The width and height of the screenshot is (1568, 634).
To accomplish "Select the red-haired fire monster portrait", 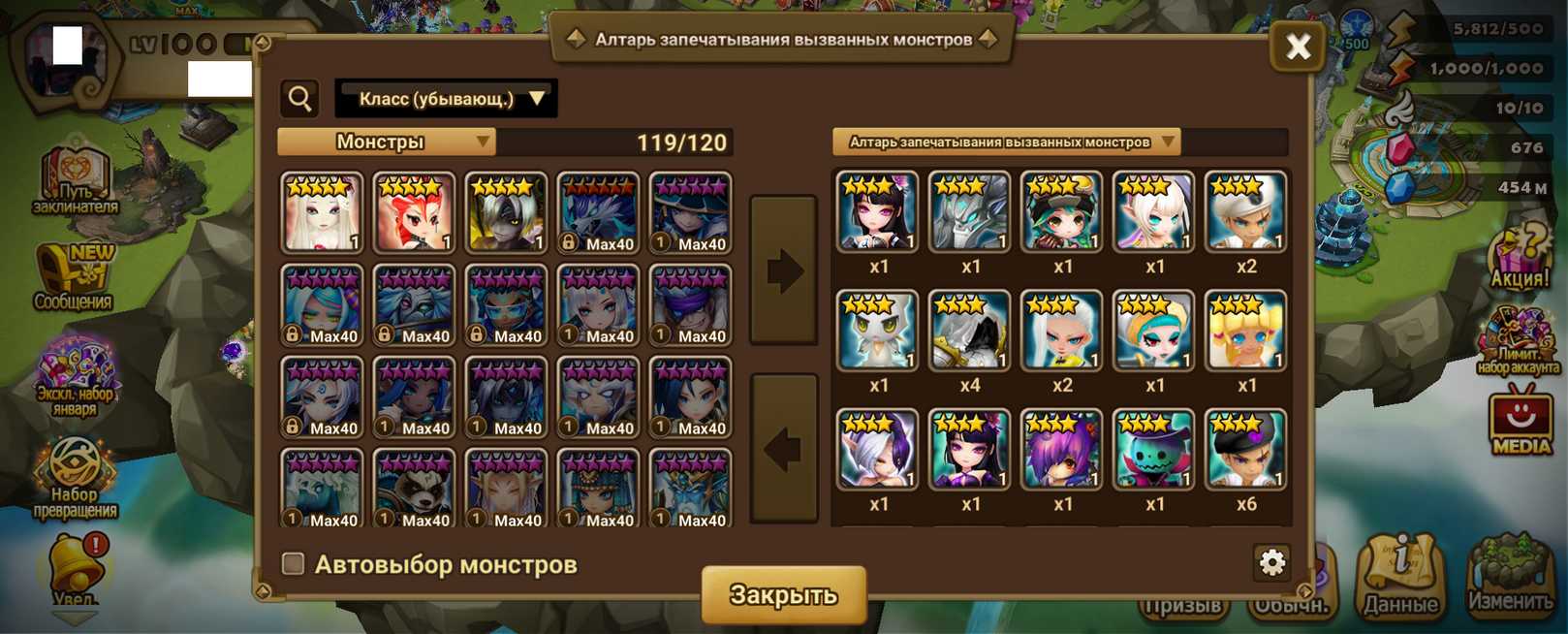I will click(x=414, y=212).
